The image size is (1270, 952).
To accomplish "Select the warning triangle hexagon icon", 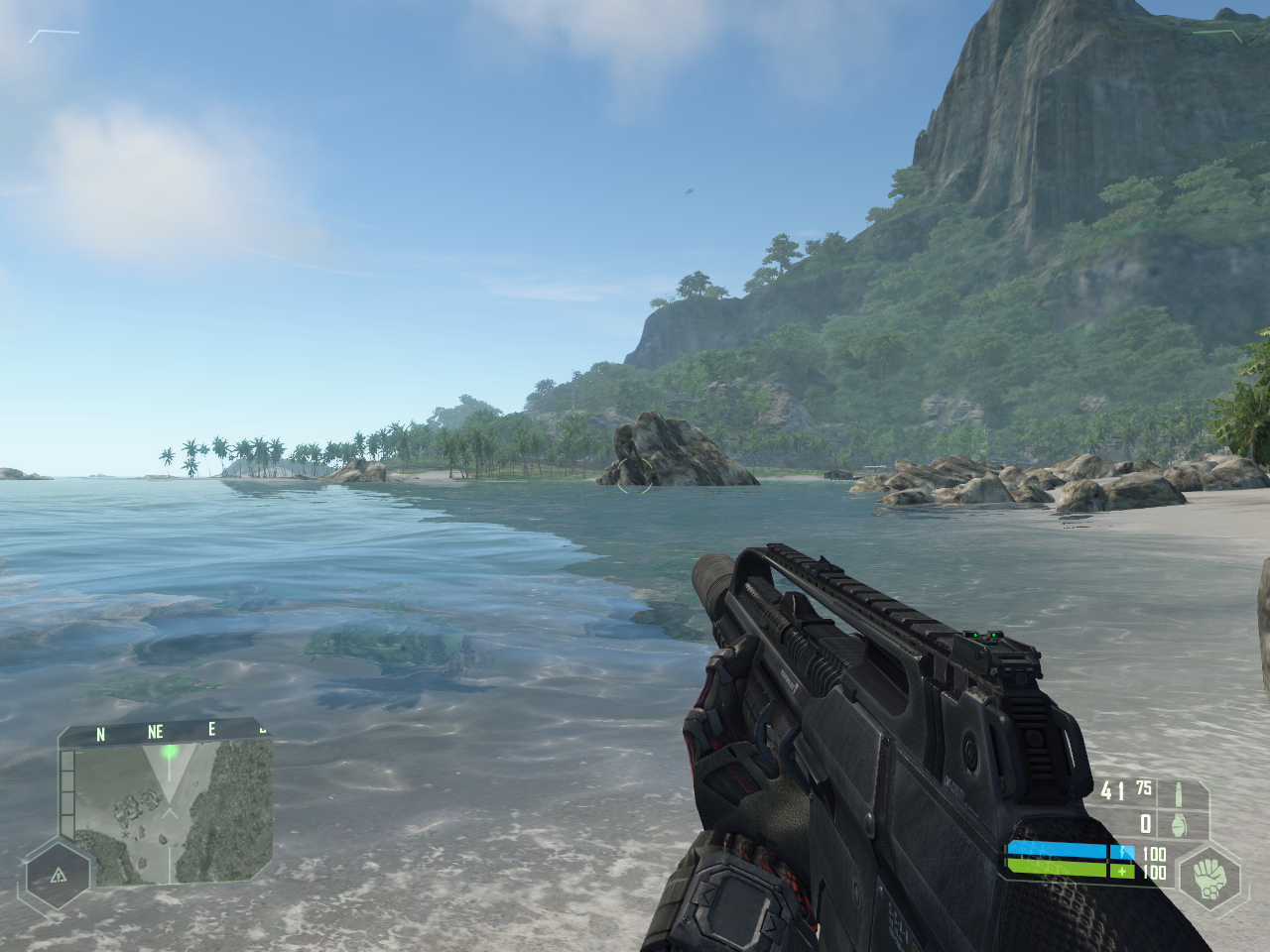I will 58,875.
